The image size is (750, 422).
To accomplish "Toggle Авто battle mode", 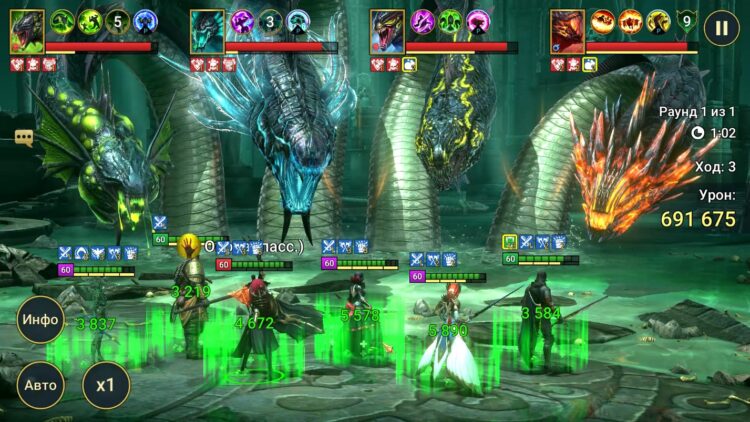I will click(40, 385).
